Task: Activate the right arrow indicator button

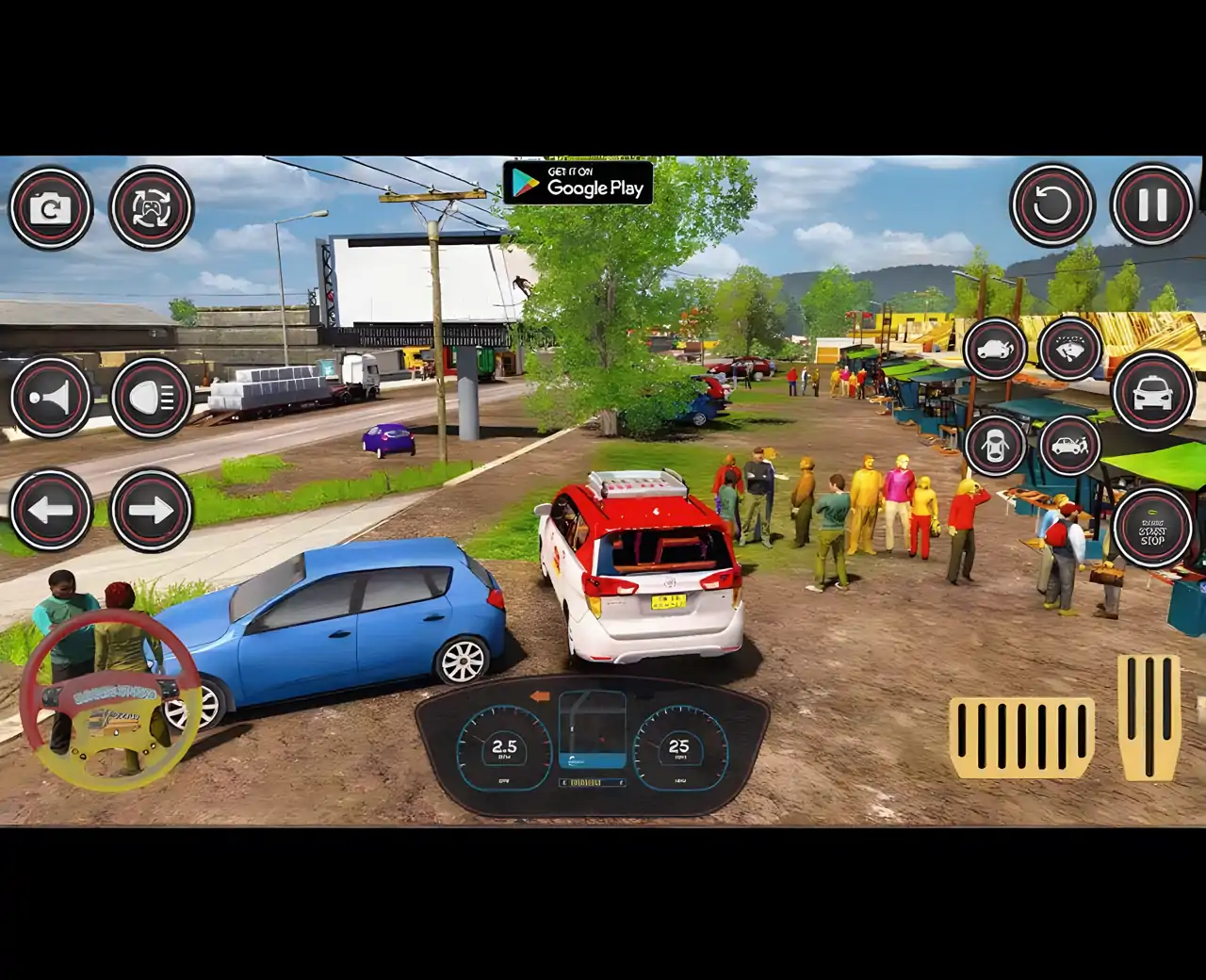Action: click(151, 510)
